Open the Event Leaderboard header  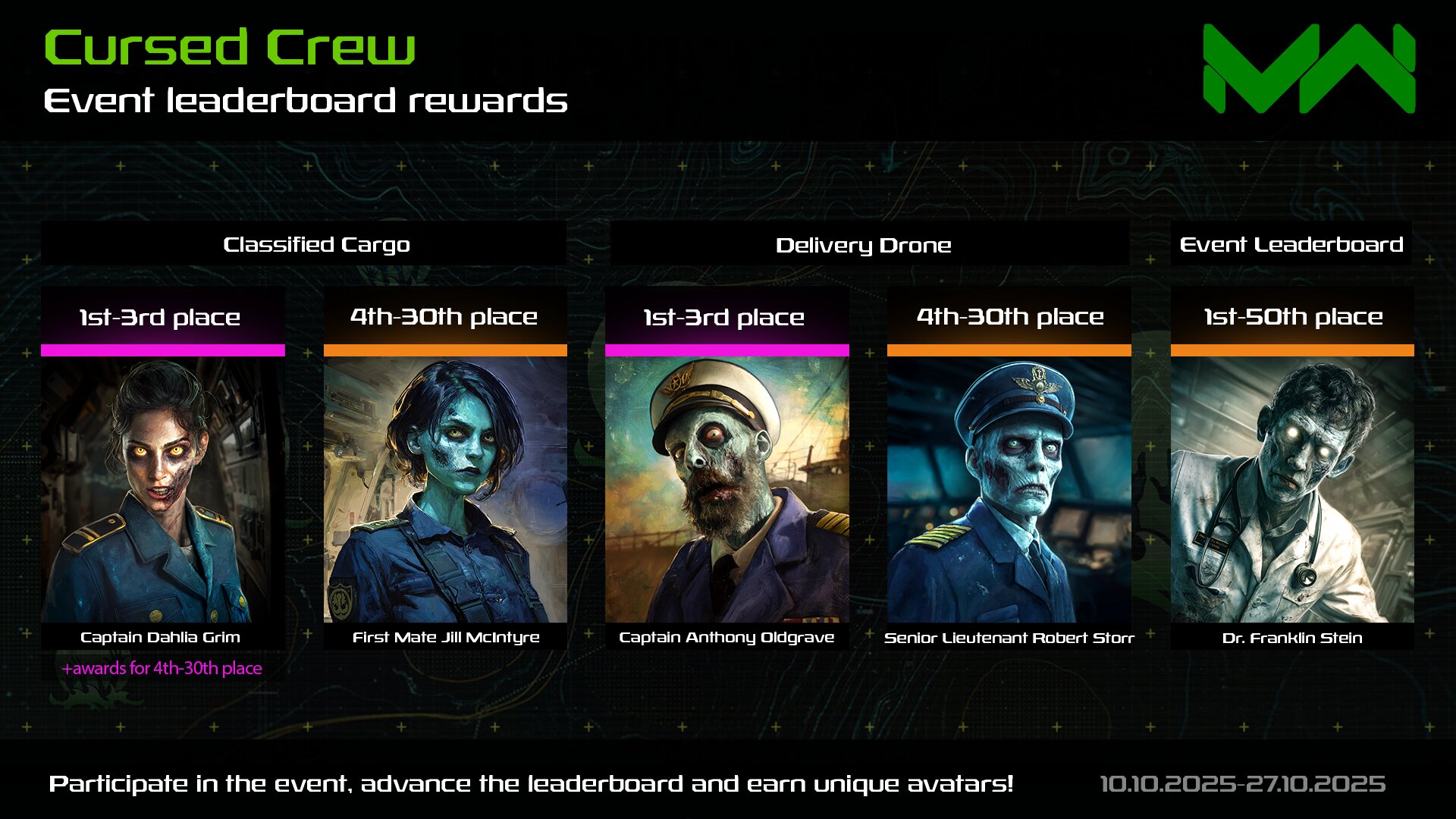coord(1291,244)
